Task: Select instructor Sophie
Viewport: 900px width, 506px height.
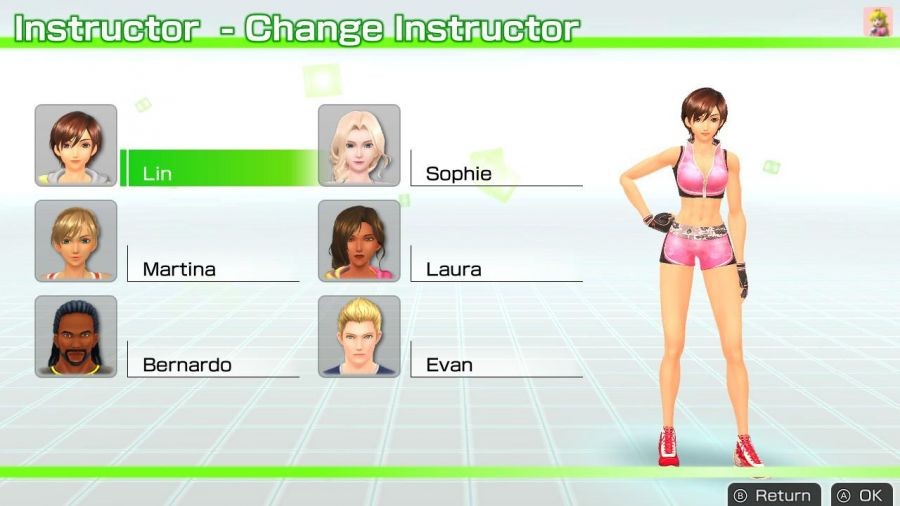Action: (495, 172)
